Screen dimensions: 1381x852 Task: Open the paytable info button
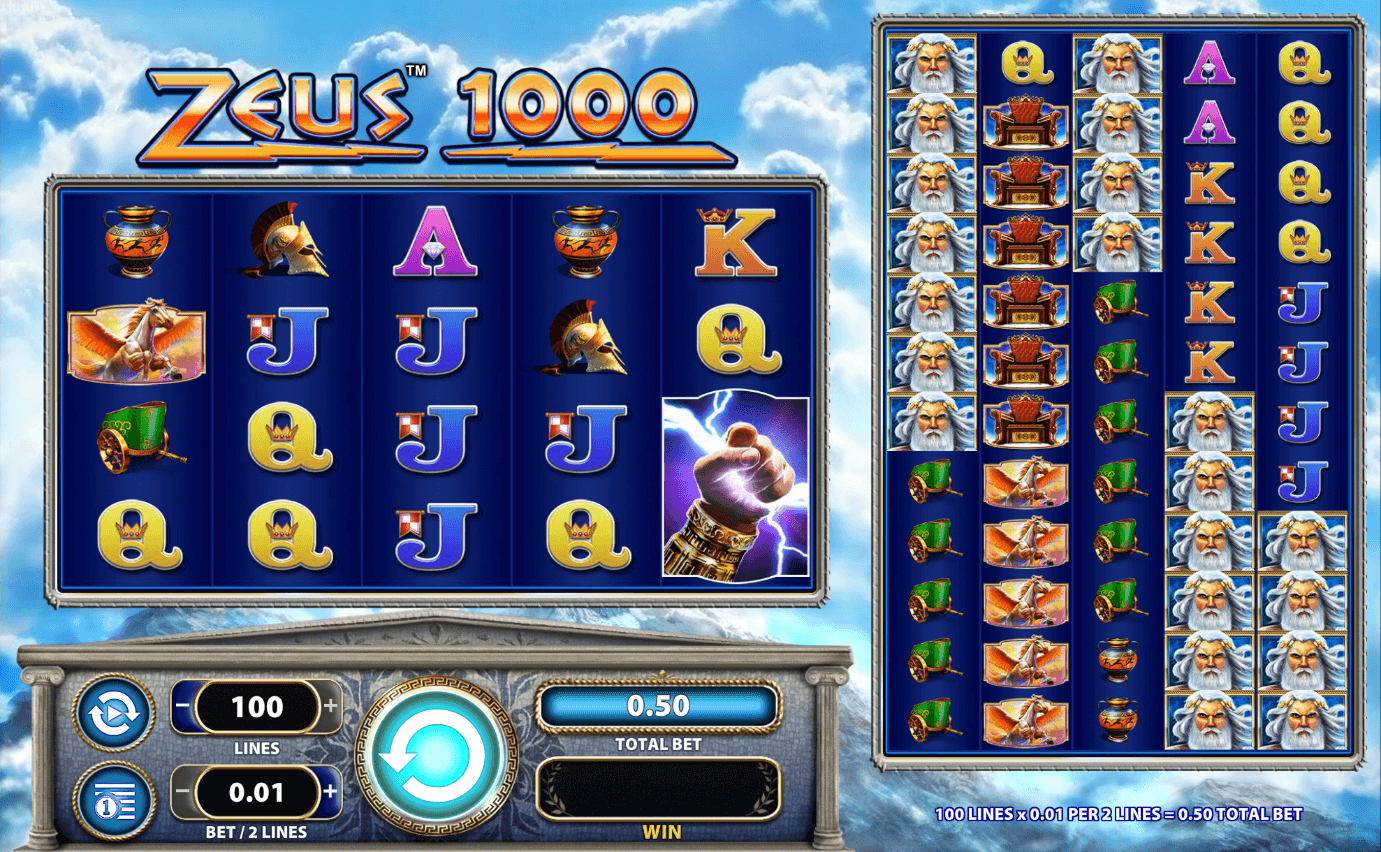pos(114,800)
